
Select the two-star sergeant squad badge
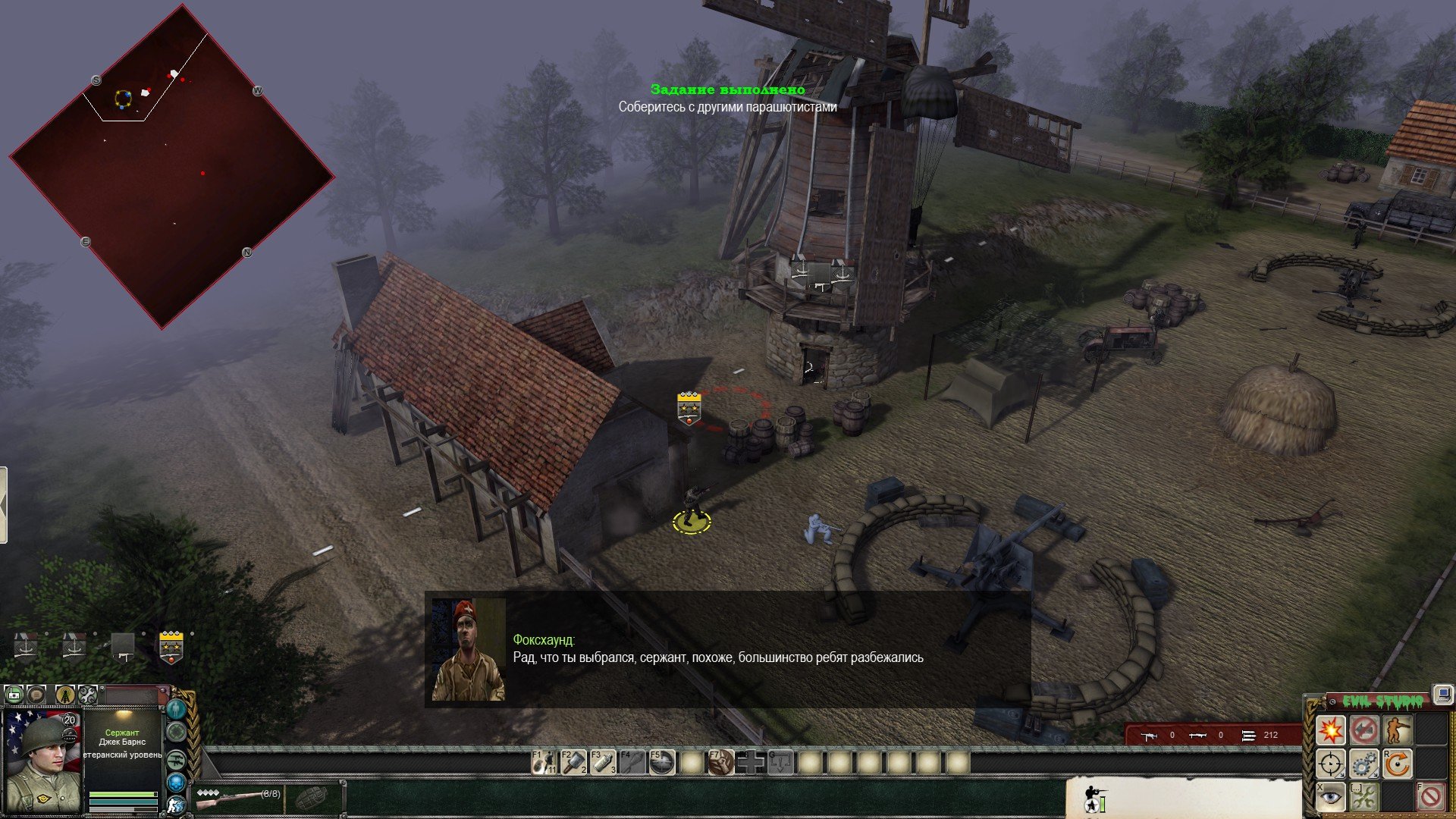171,647
